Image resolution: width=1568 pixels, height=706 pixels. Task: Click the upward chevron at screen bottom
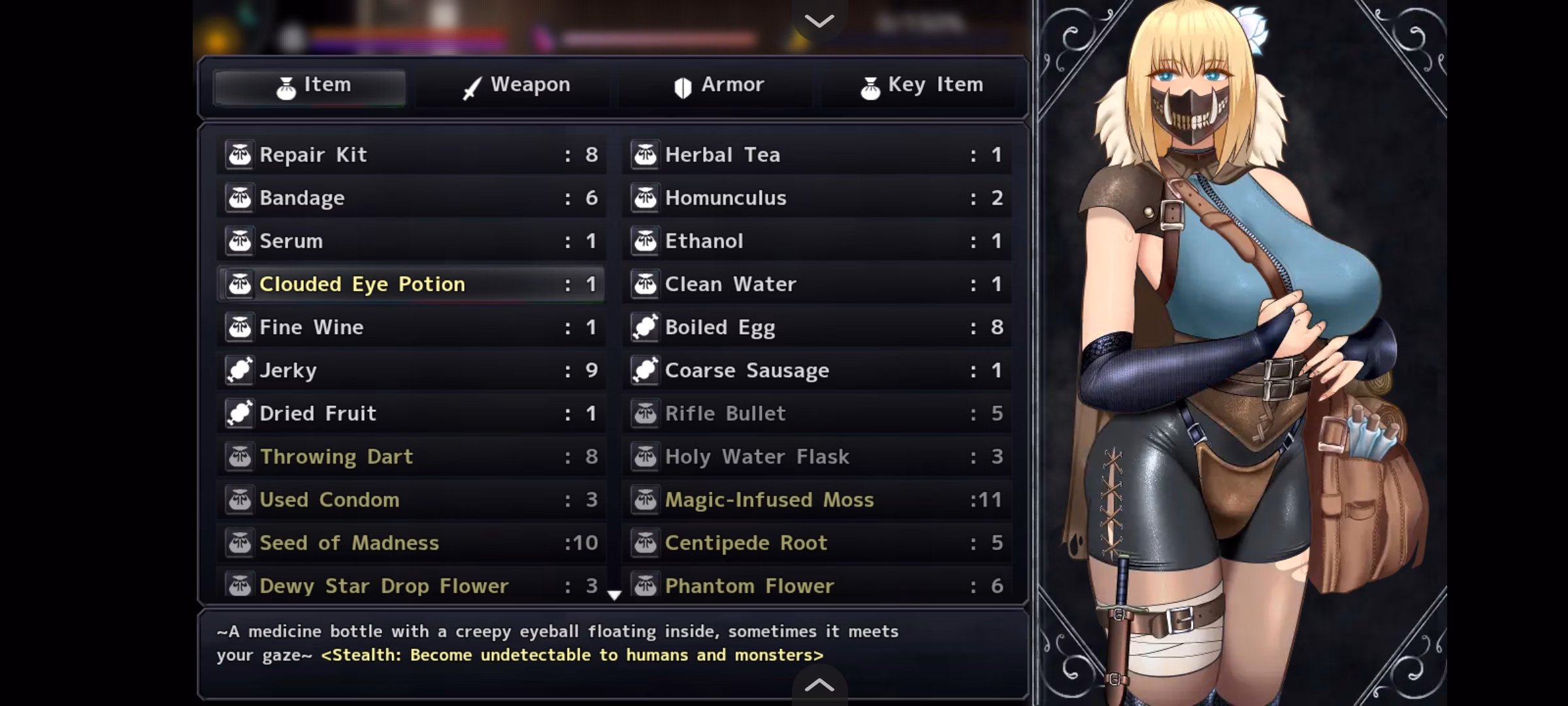[x=819, y=684]
